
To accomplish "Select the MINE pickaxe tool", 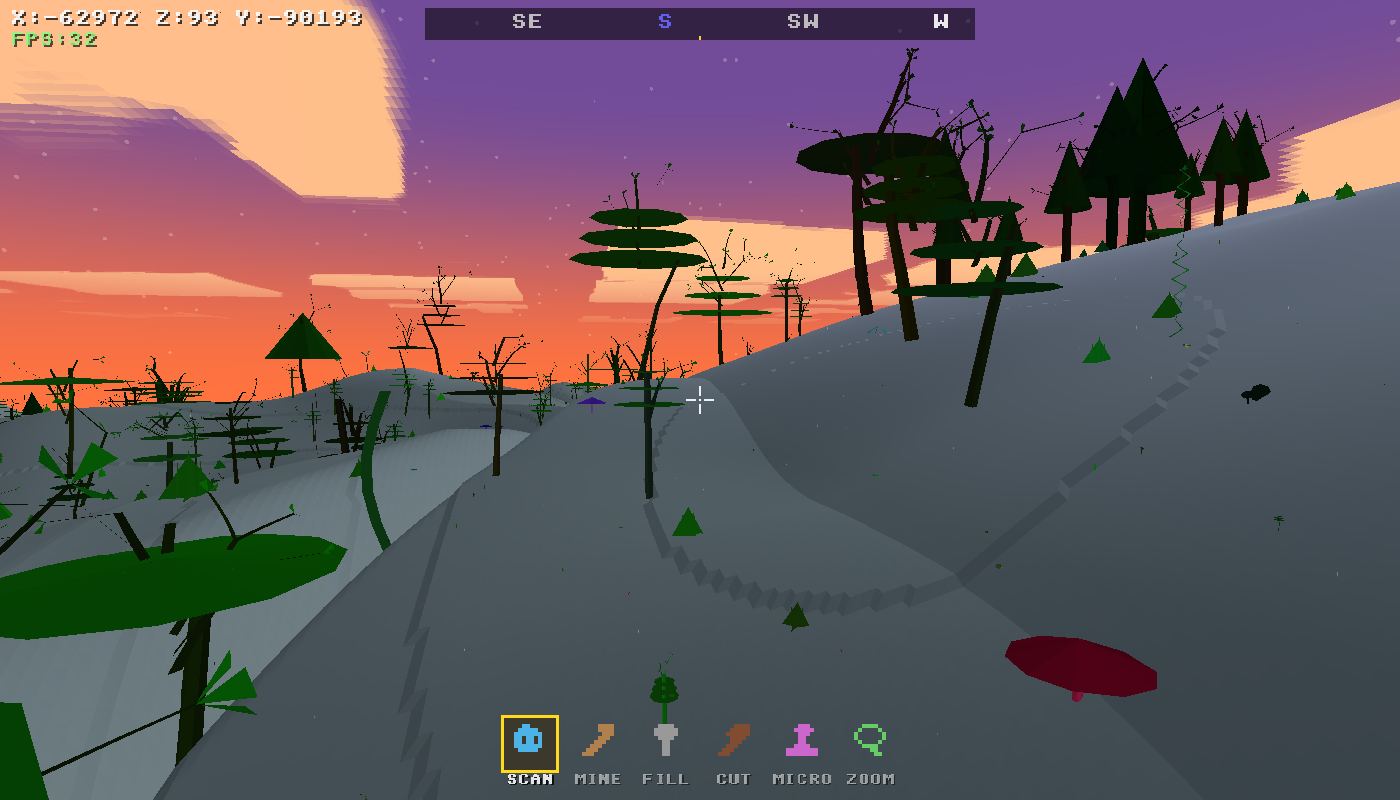I will pyautogui.click(x=597, y=740).
